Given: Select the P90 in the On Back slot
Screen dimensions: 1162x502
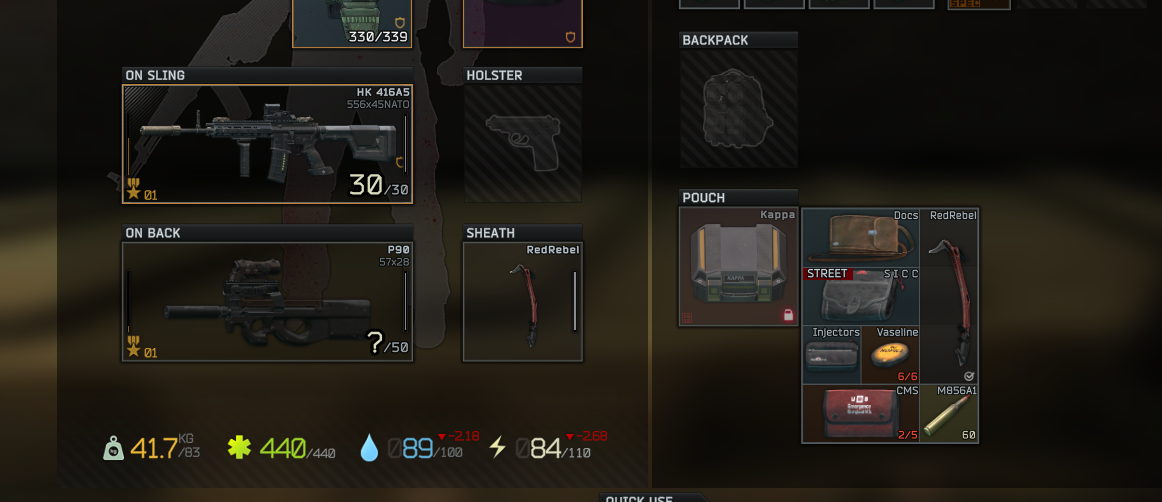Looking at the screenshot, I should (267, 301).
